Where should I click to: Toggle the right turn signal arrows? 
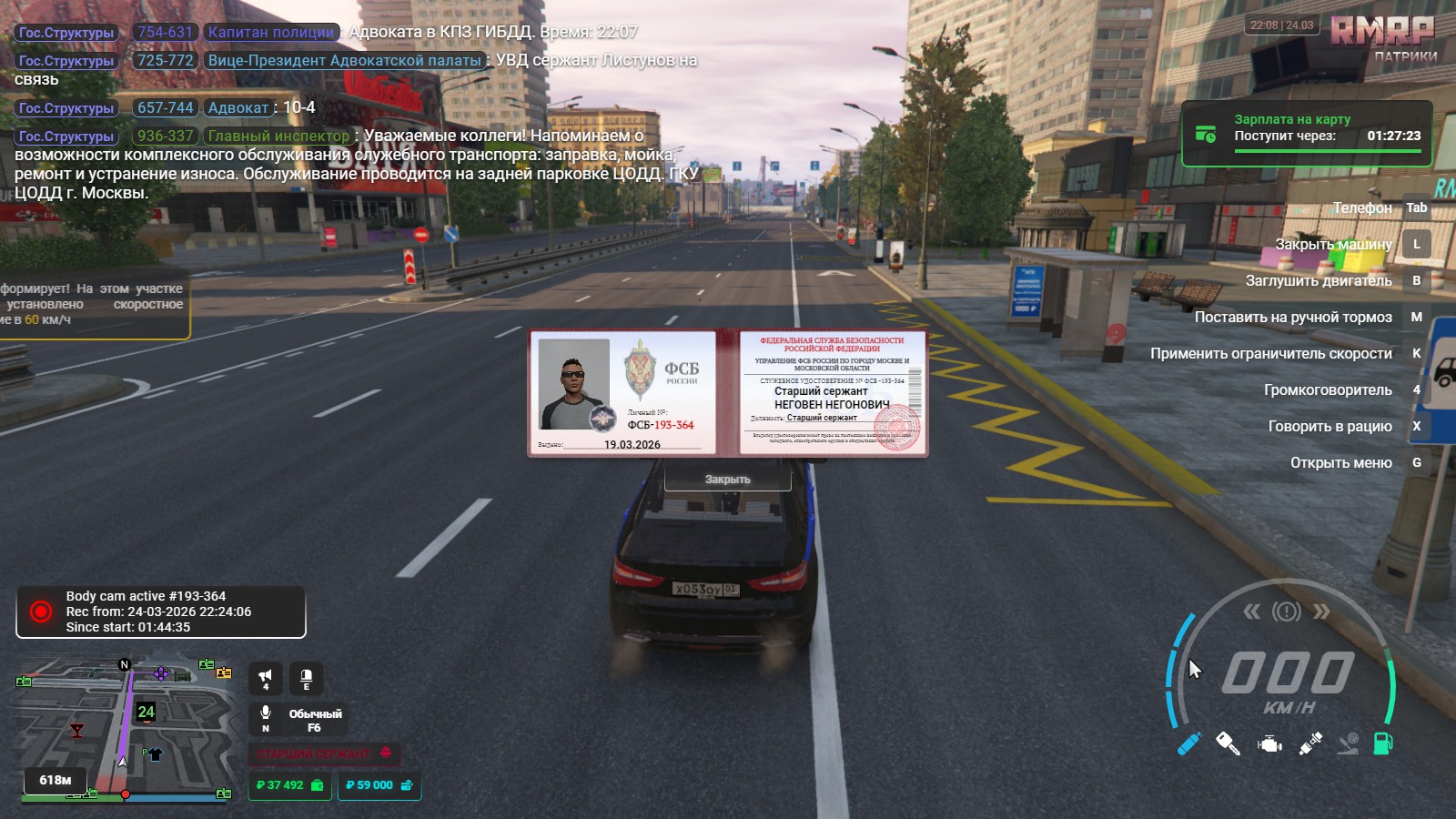click(x=1321, y=612)
